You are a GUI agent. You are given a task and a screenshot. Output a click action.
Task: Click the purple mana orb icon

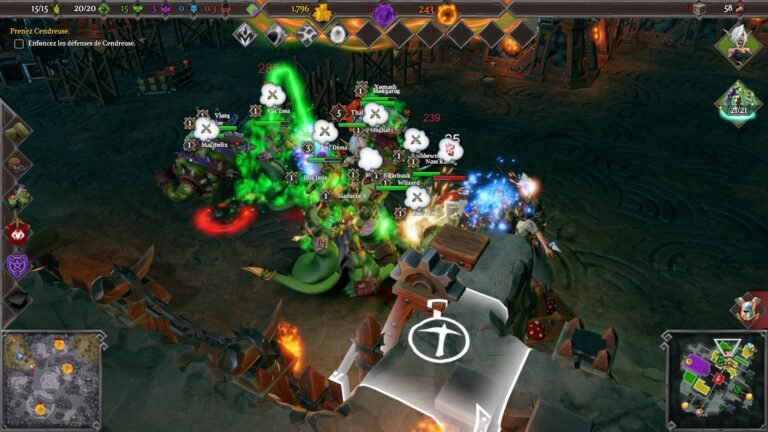(x=384, y=13)
